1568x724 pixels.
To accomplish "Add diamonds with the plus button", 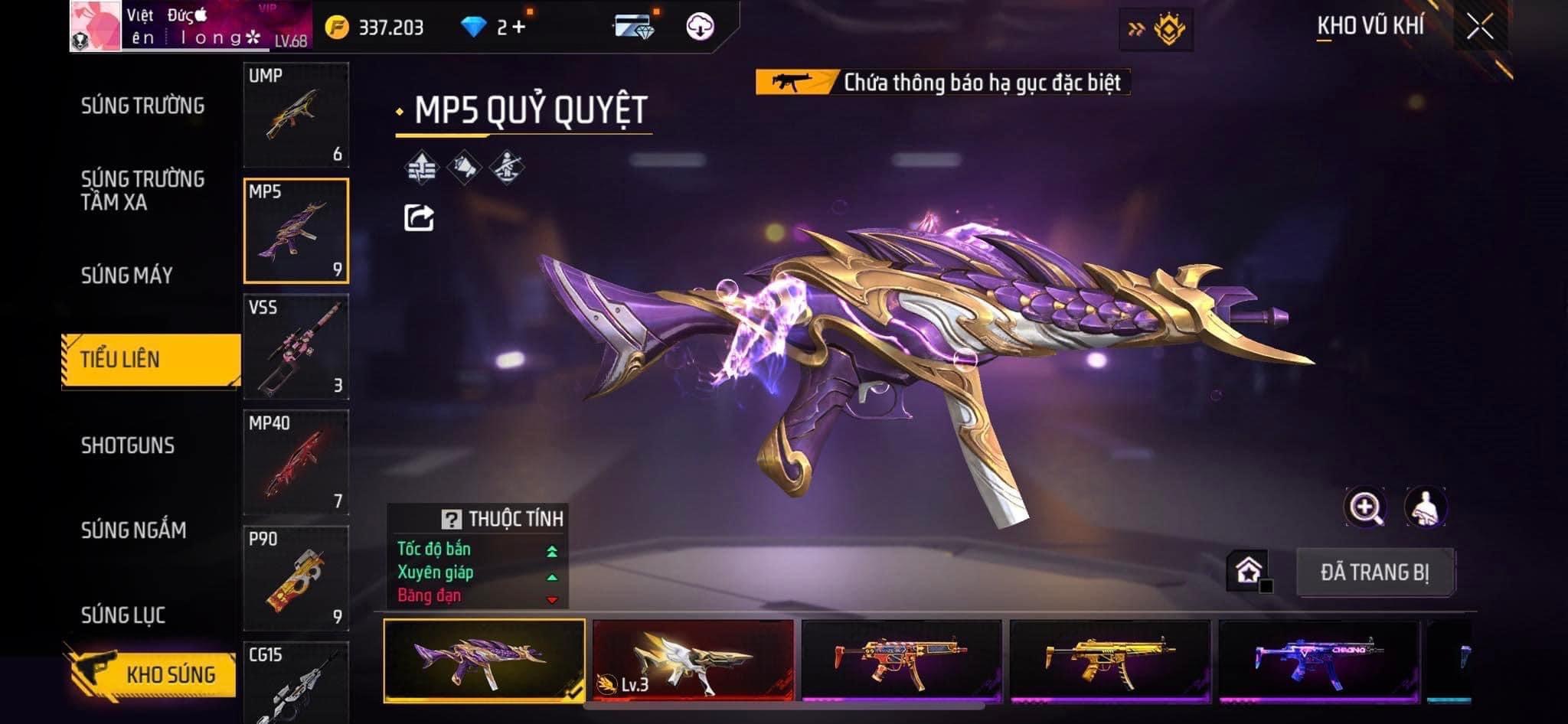I will click(519, 28).
